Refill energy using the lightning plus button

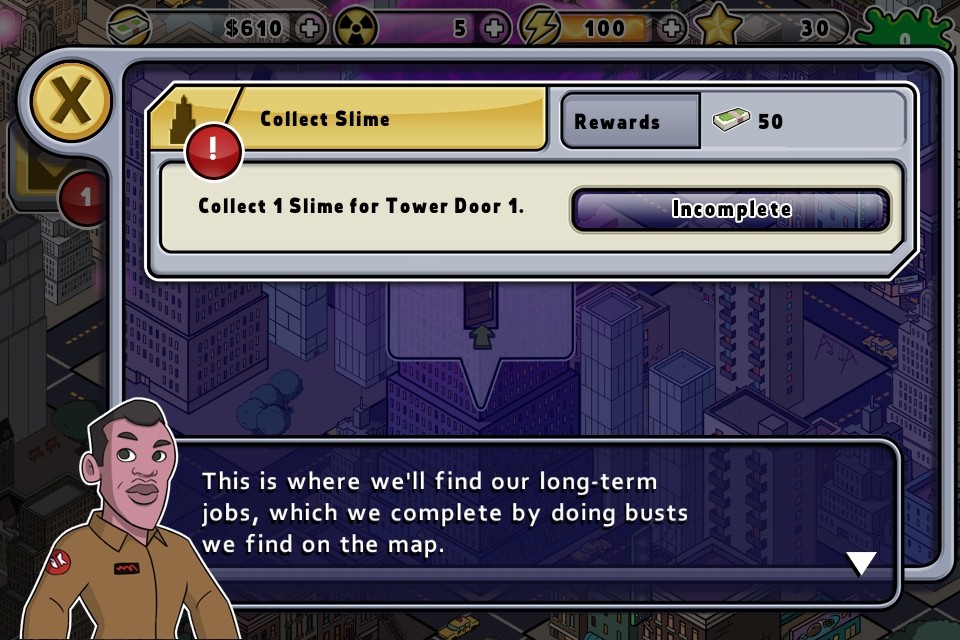pyautogui.click(x=675, y=28)
